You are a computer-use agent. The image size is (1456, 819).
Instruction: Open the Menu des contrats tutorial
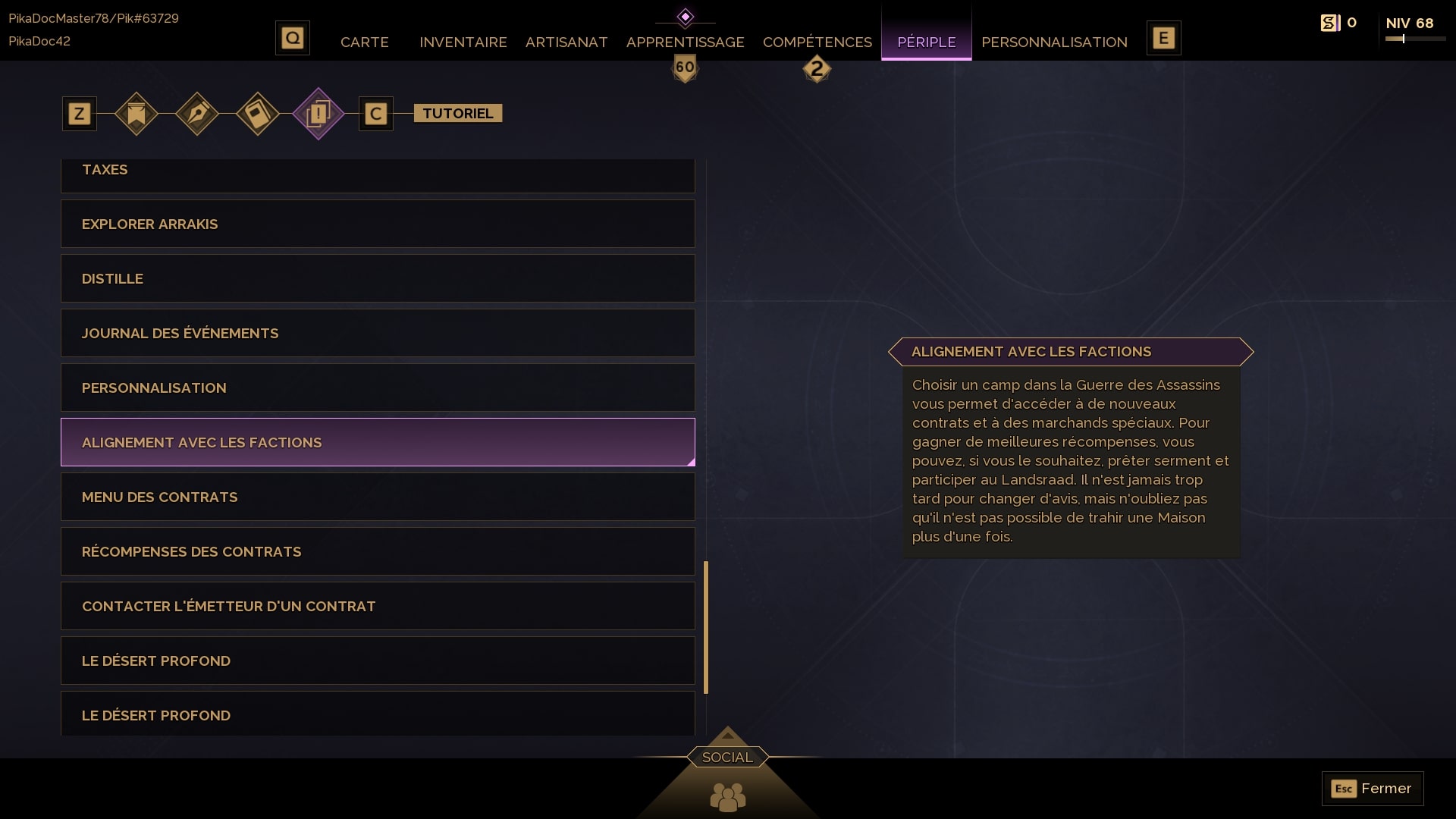coord(378,497)
